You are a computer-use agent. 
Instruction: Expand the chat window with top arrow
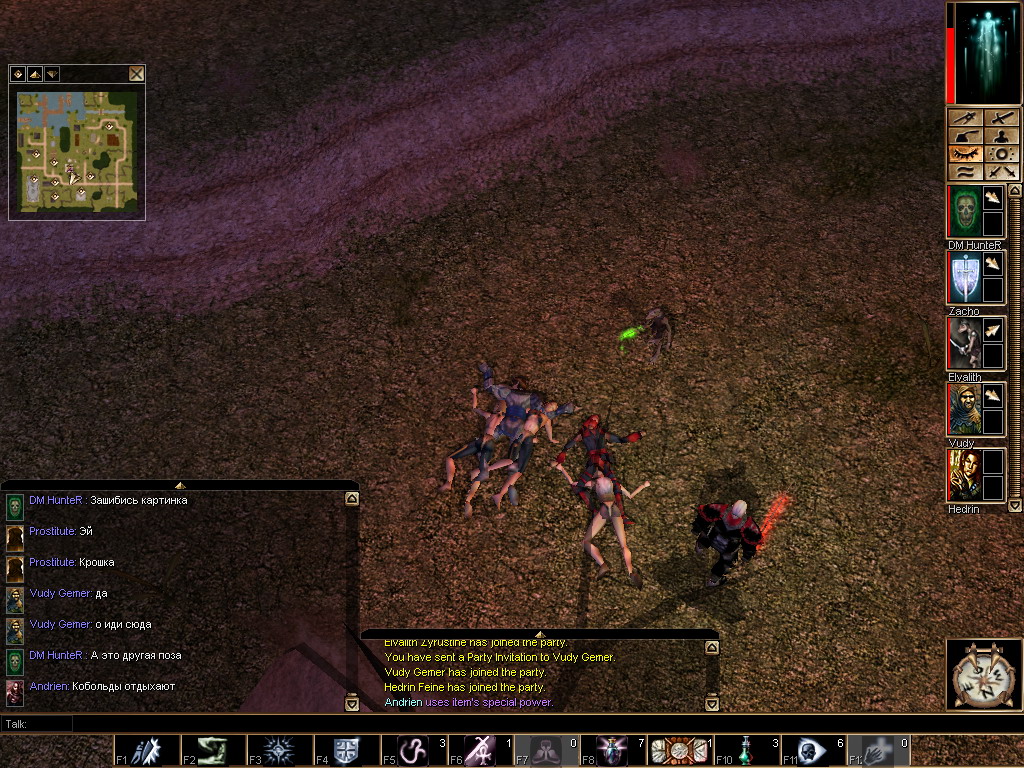(180, 485)
